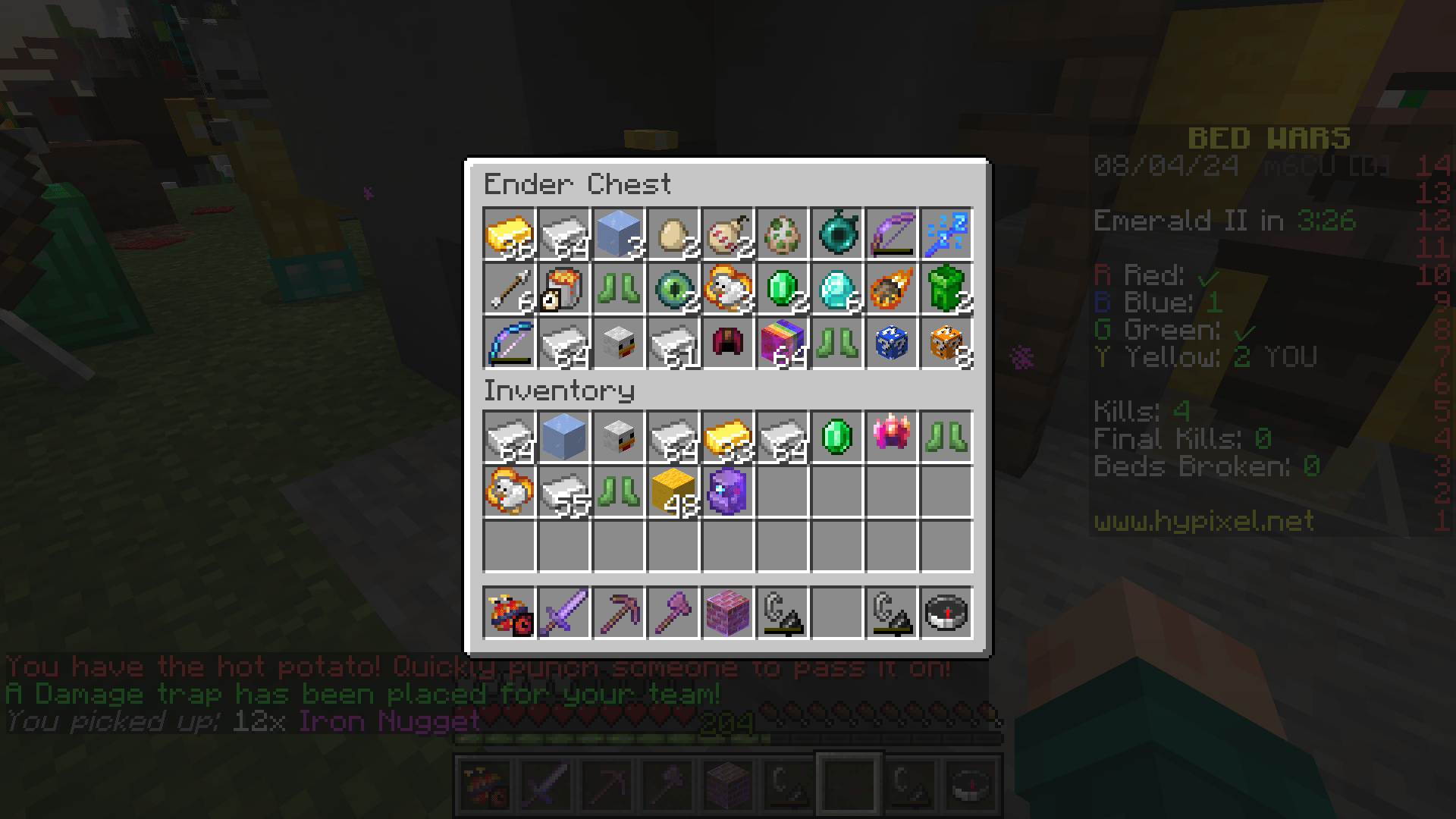Viewport: 1456px width, 819px height.
Task: Select the enchanted purple bow
Action: [892, 234]
